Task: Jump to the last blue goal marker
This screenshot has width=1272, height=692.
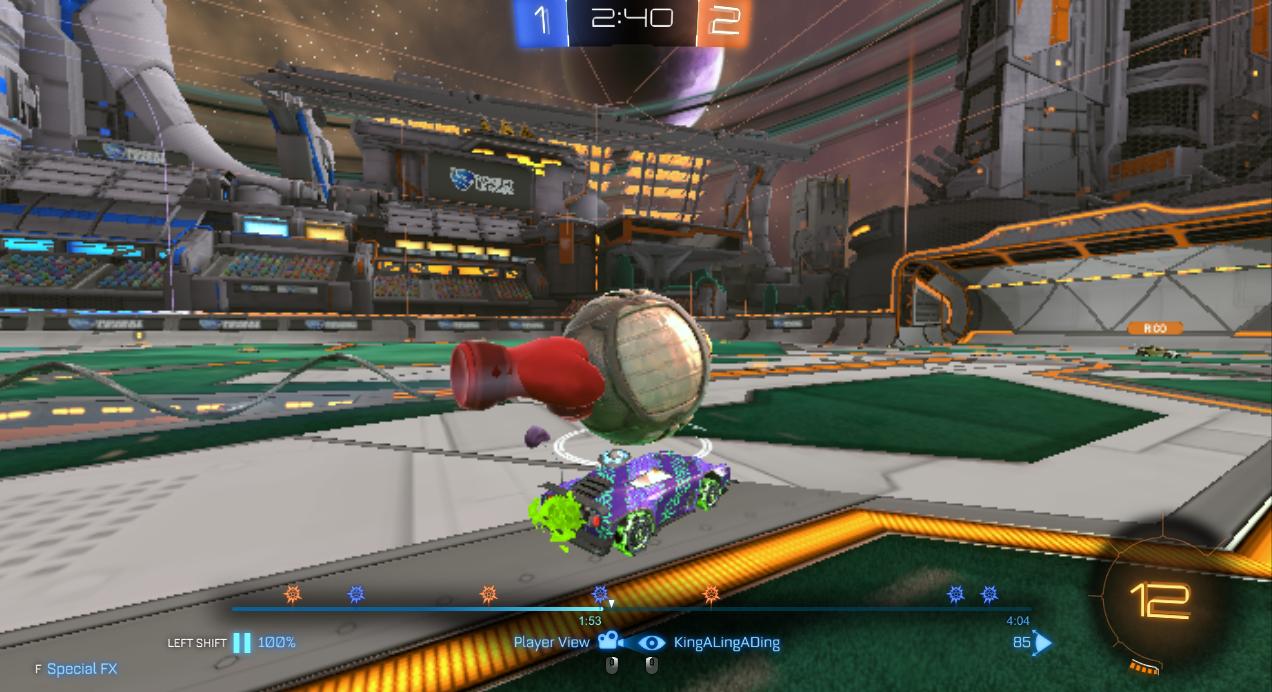Action: 989,594
